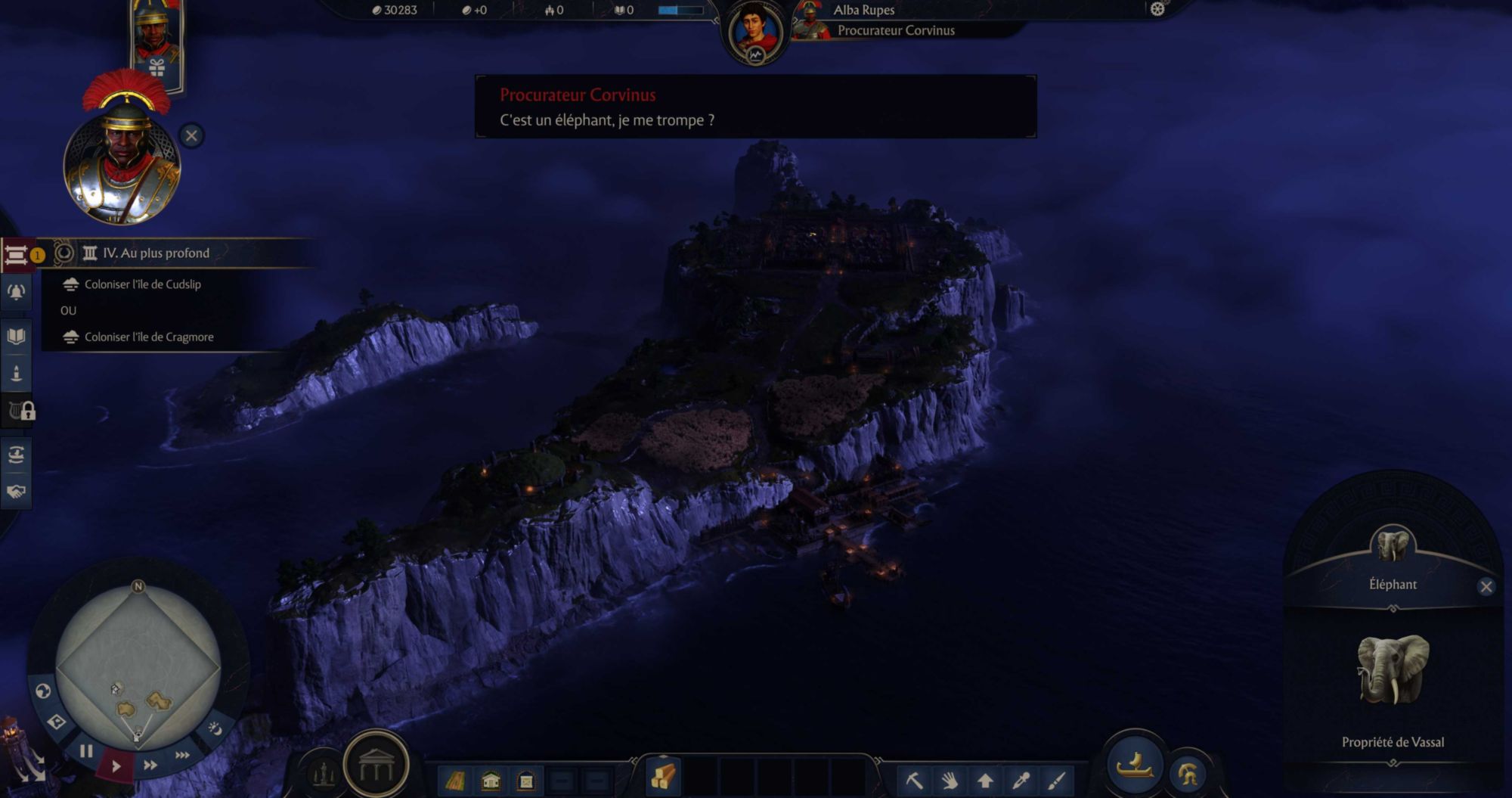The image size is (1512, 798).
Task: Select the eyedropper copy tool
Action: (1021, 780)
